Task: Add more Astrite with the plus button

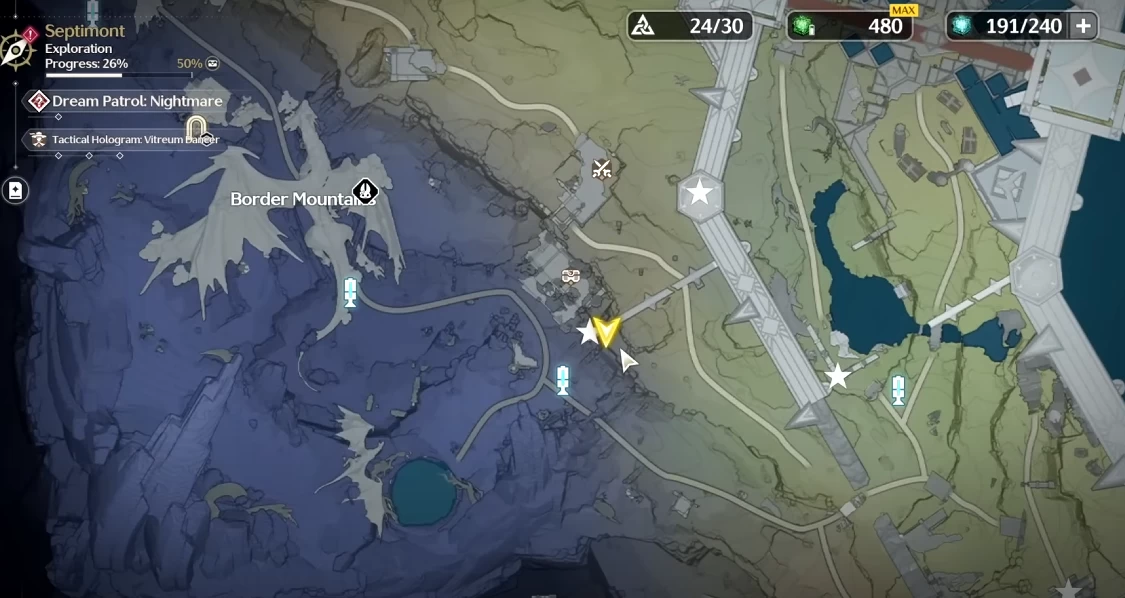Action: point(1083,26)
